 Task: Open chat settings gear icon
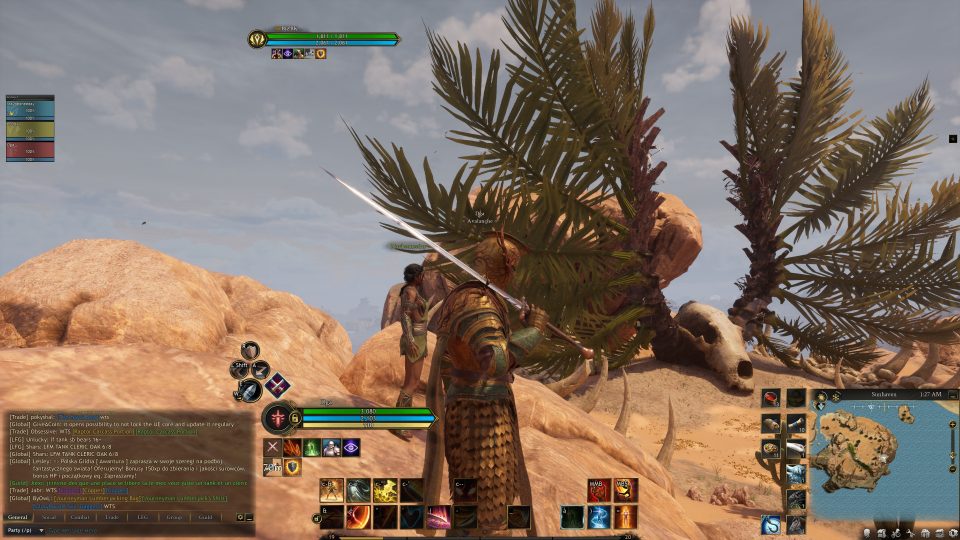(240, 517)
